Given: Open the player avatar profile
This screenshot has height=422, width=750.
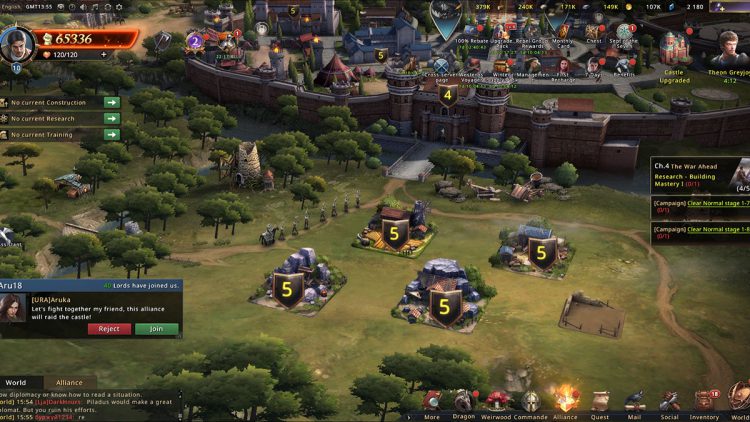Looking at the screenshot, I should (x=15, y=44).
